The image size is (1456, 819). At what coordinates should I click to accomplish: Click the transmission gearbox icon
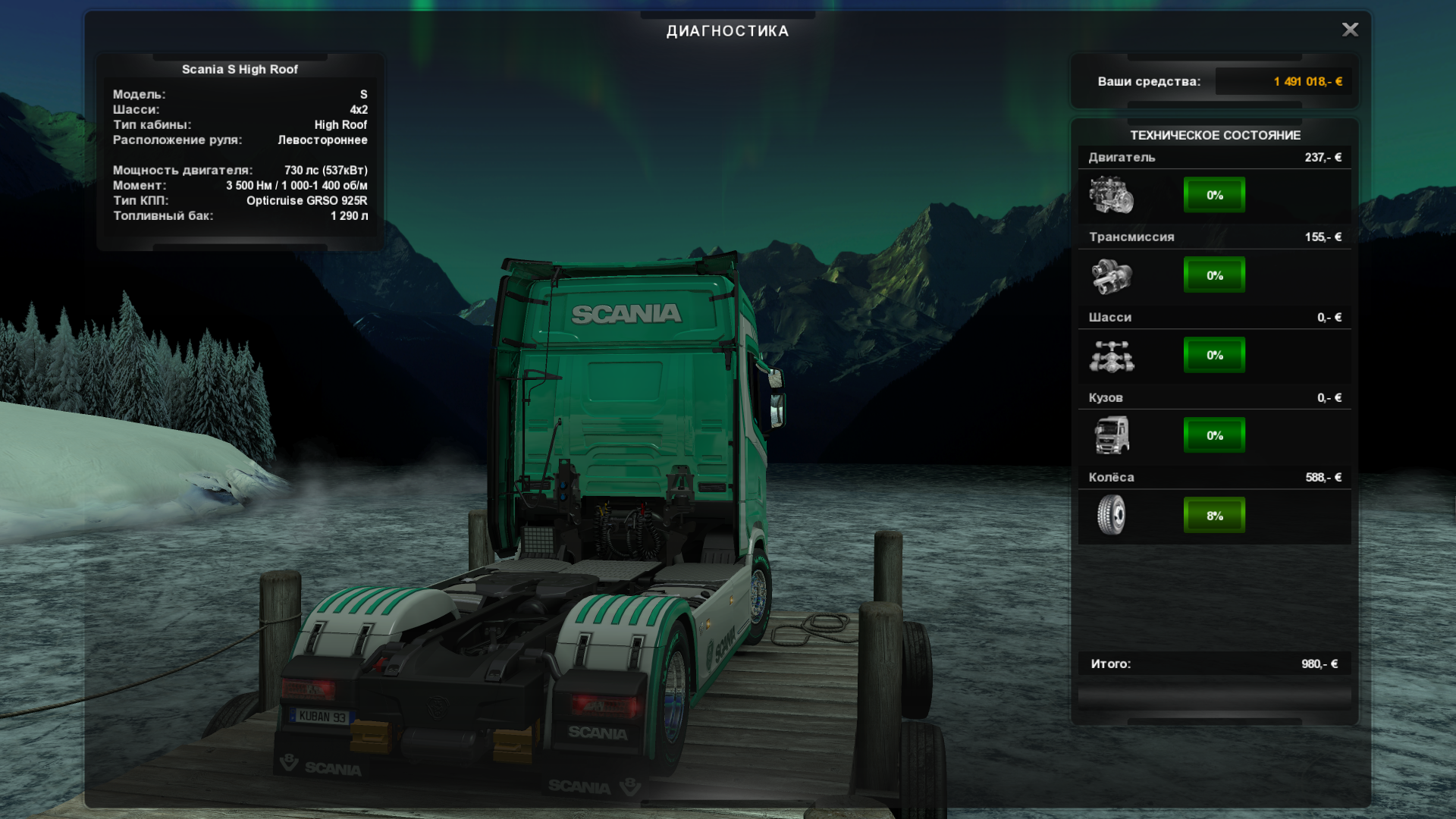pos(1111,275)
